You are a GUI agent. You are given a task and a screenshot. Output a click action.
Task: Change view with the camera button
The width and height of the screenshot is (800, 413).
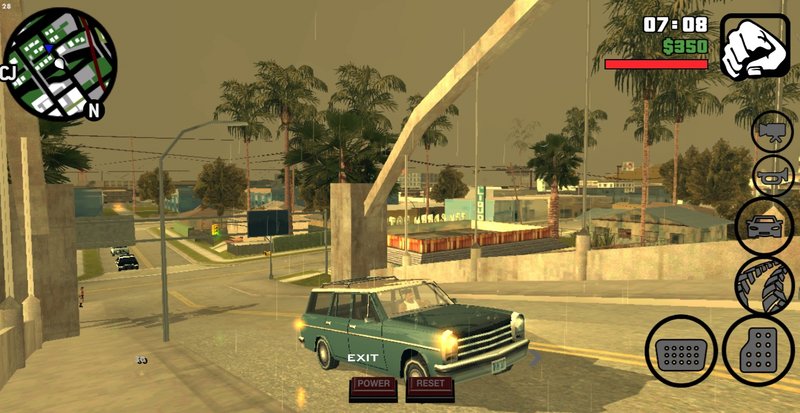tap(773, 131)
